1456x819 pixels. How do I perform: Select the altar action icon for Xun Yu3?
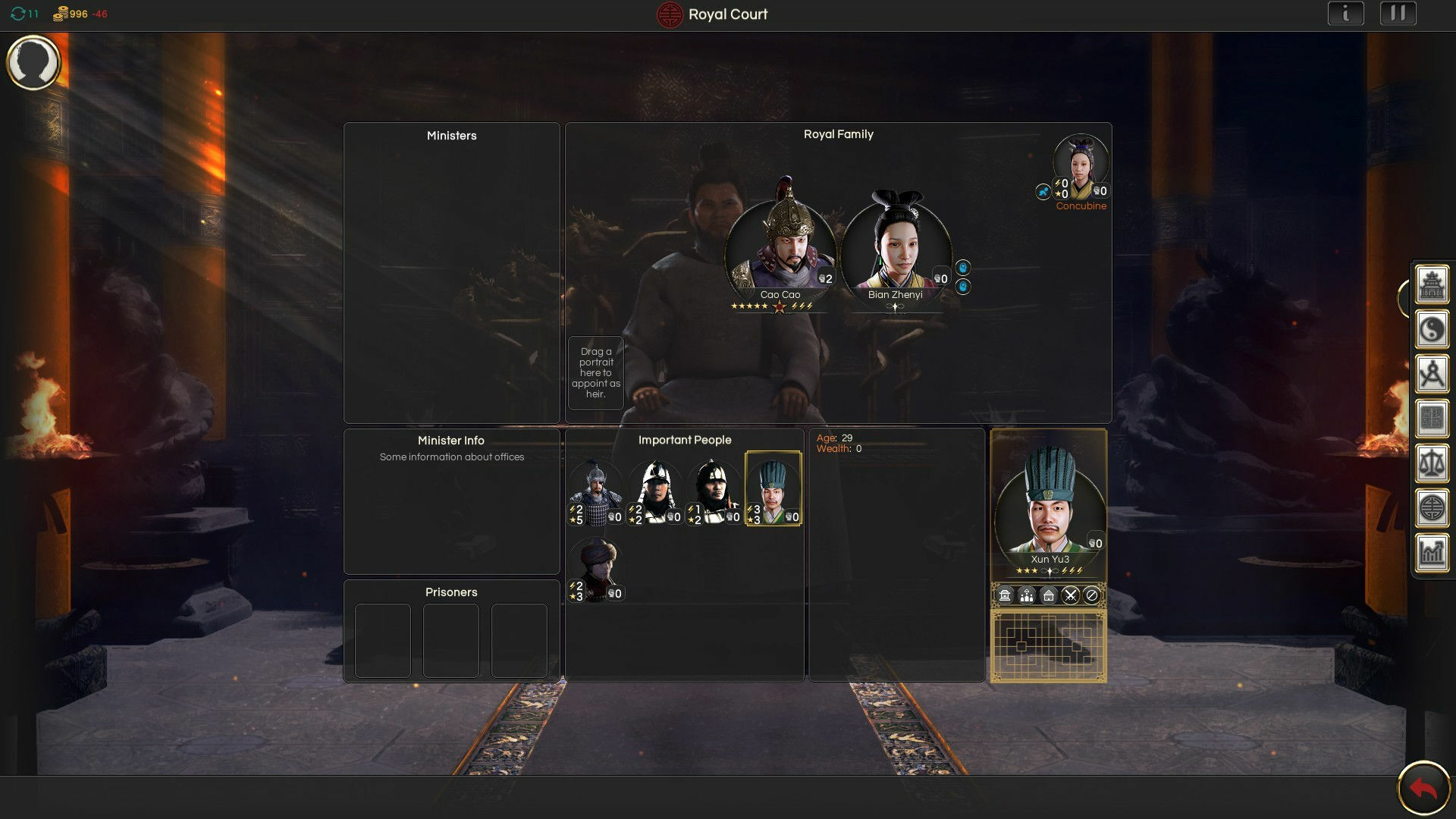pos(1005,595)
